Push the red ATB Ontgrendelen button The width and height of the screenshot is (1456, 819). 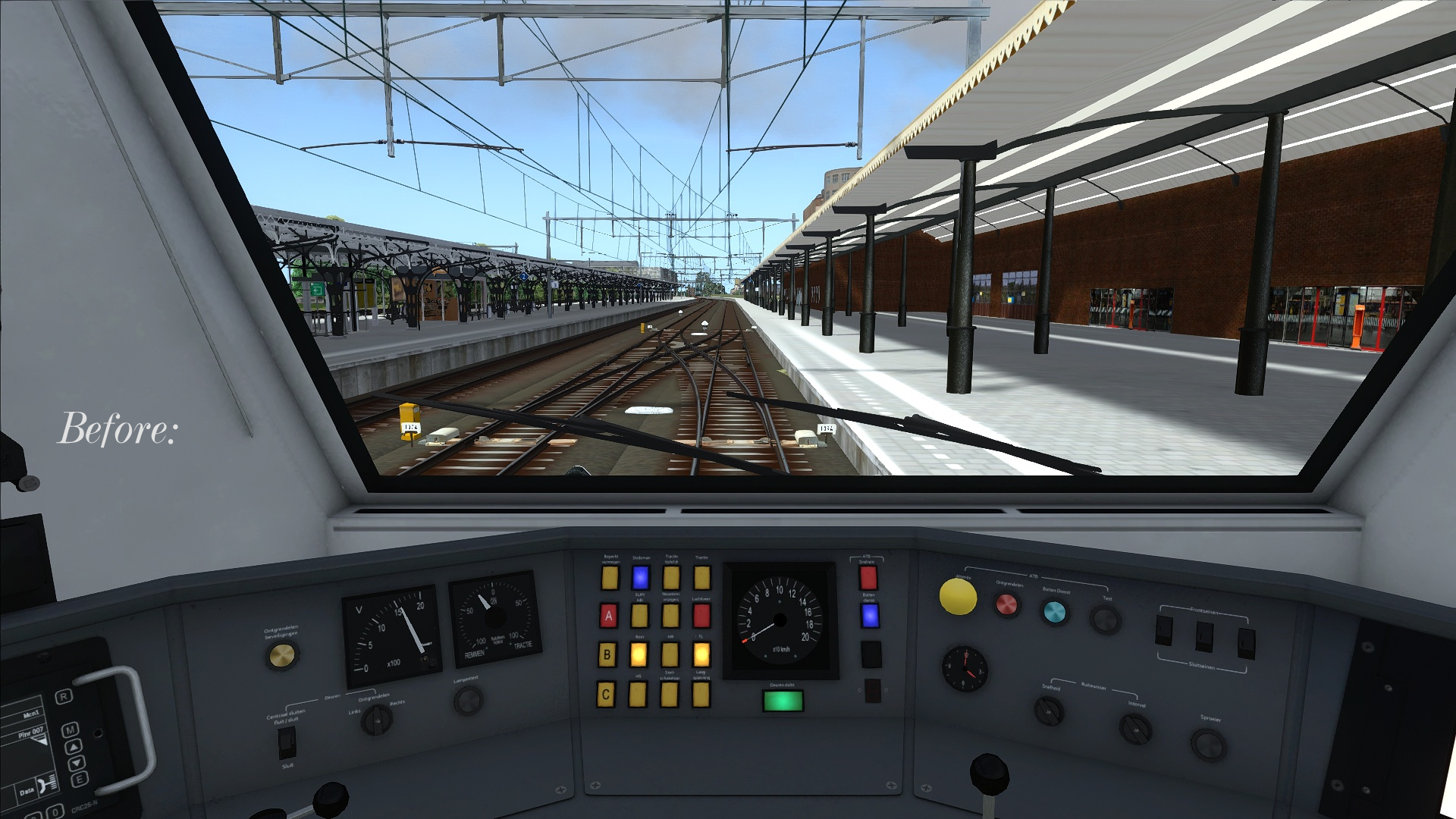point(1007,604)
